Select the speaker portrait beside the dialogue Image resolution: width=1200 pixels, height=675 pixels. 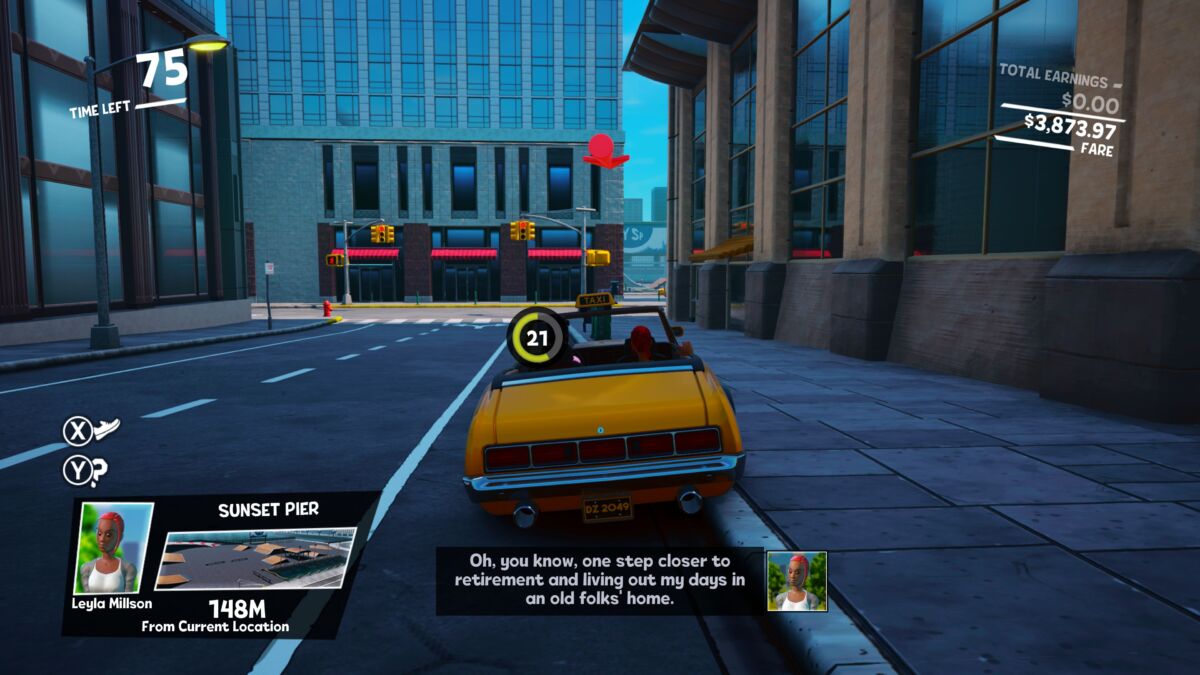tap(796, 581)
